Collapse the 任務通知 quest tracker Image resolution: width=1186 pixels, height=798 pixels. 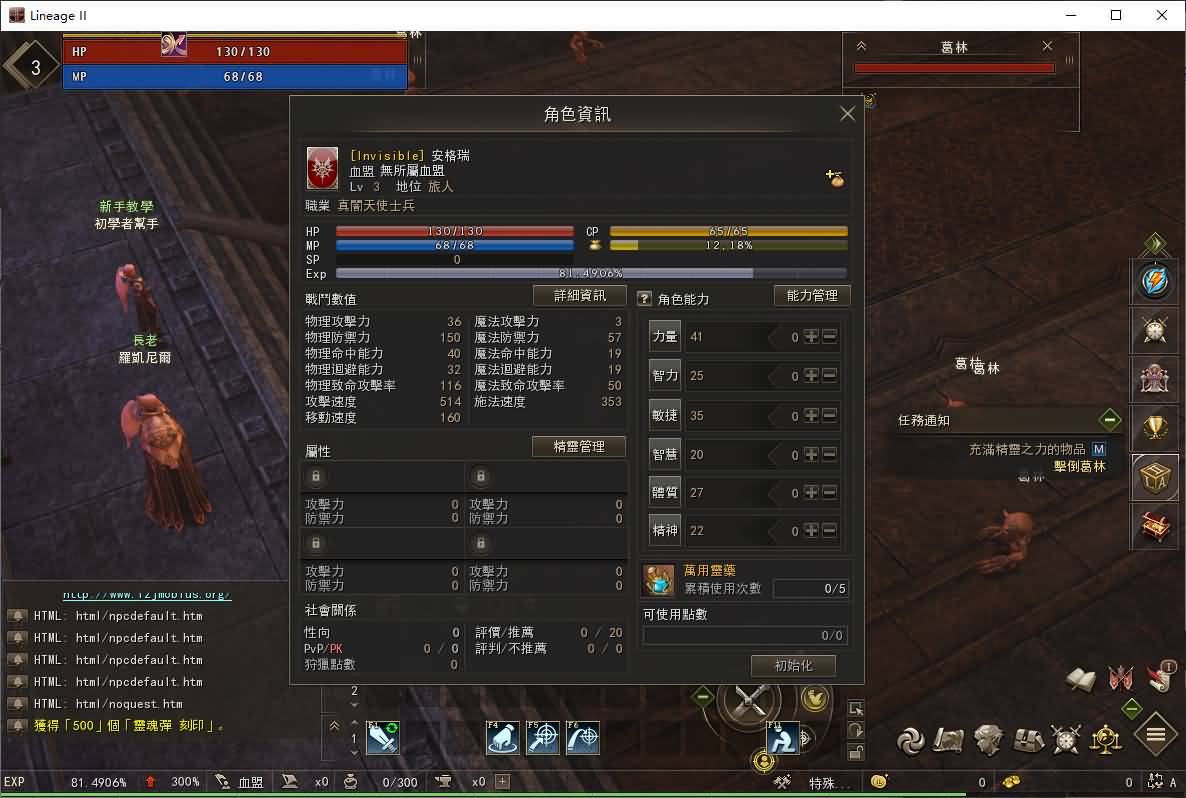click(1109, 420)
